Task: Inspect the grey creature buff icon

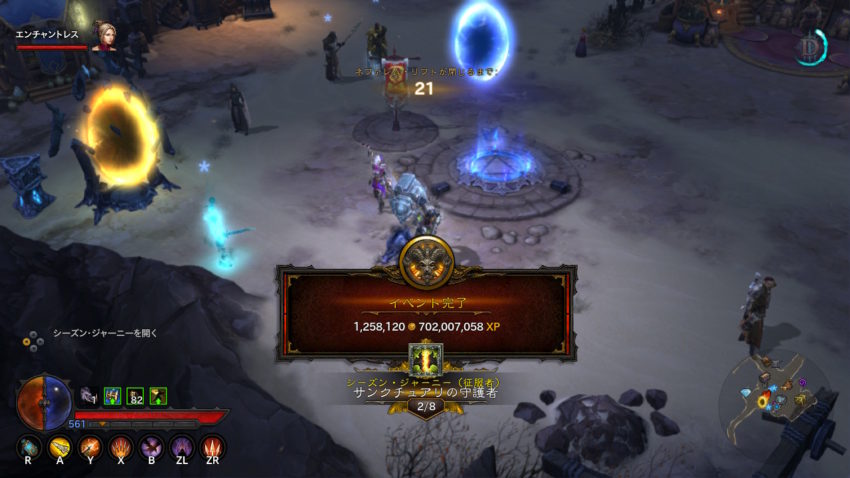Action: point(89,396)
